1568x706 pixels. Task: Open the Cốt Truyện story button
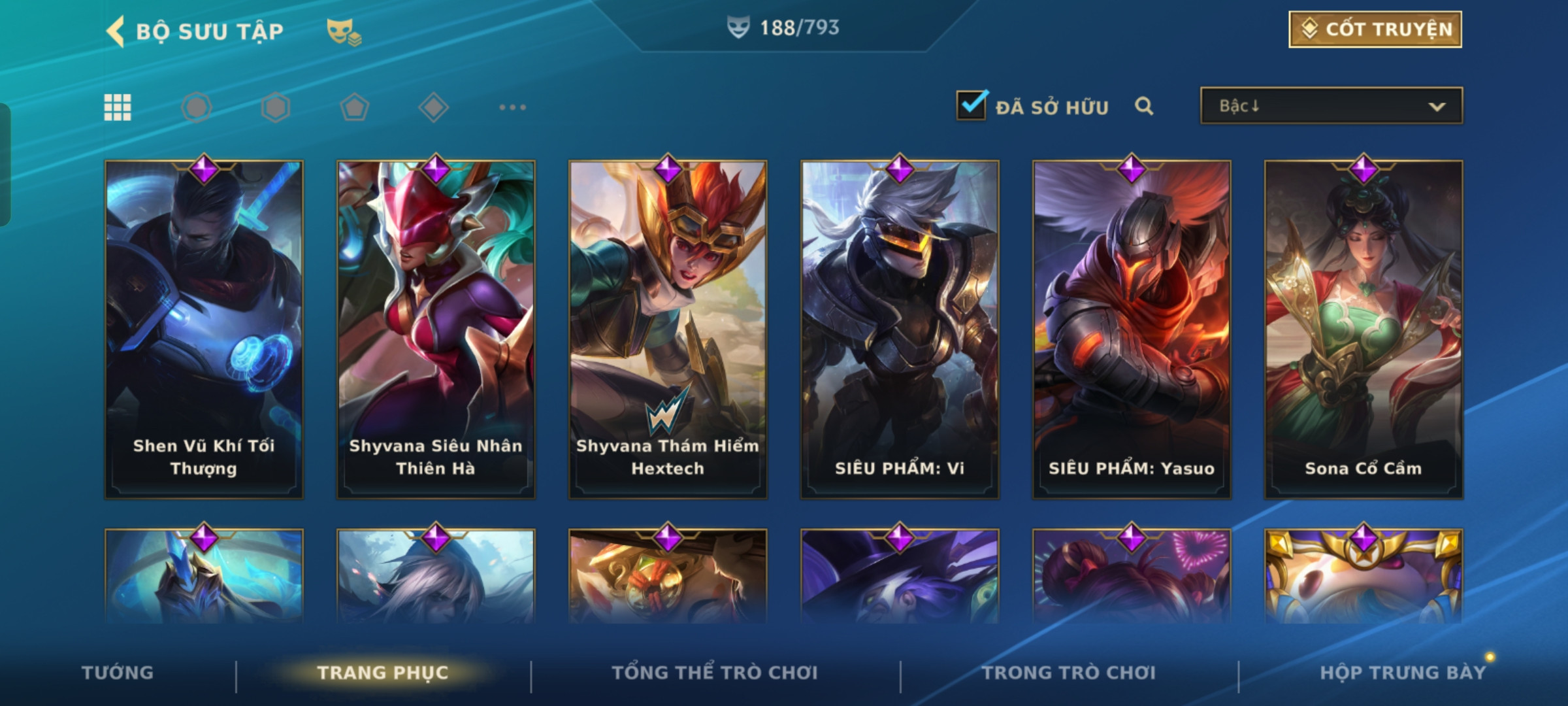coord(1375,29)
